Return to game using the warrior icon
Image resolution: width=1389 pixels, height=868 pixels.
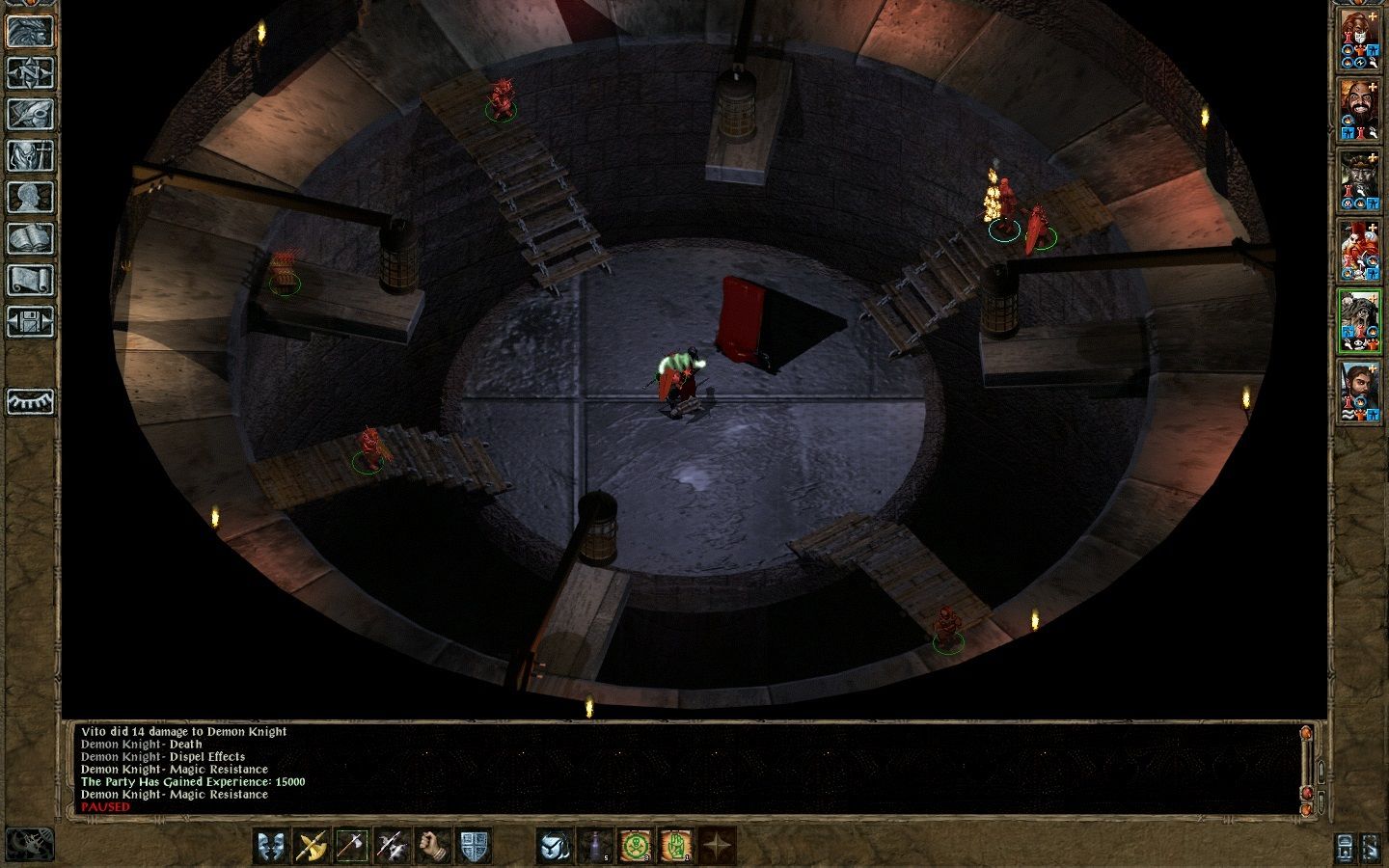point(29,34)
